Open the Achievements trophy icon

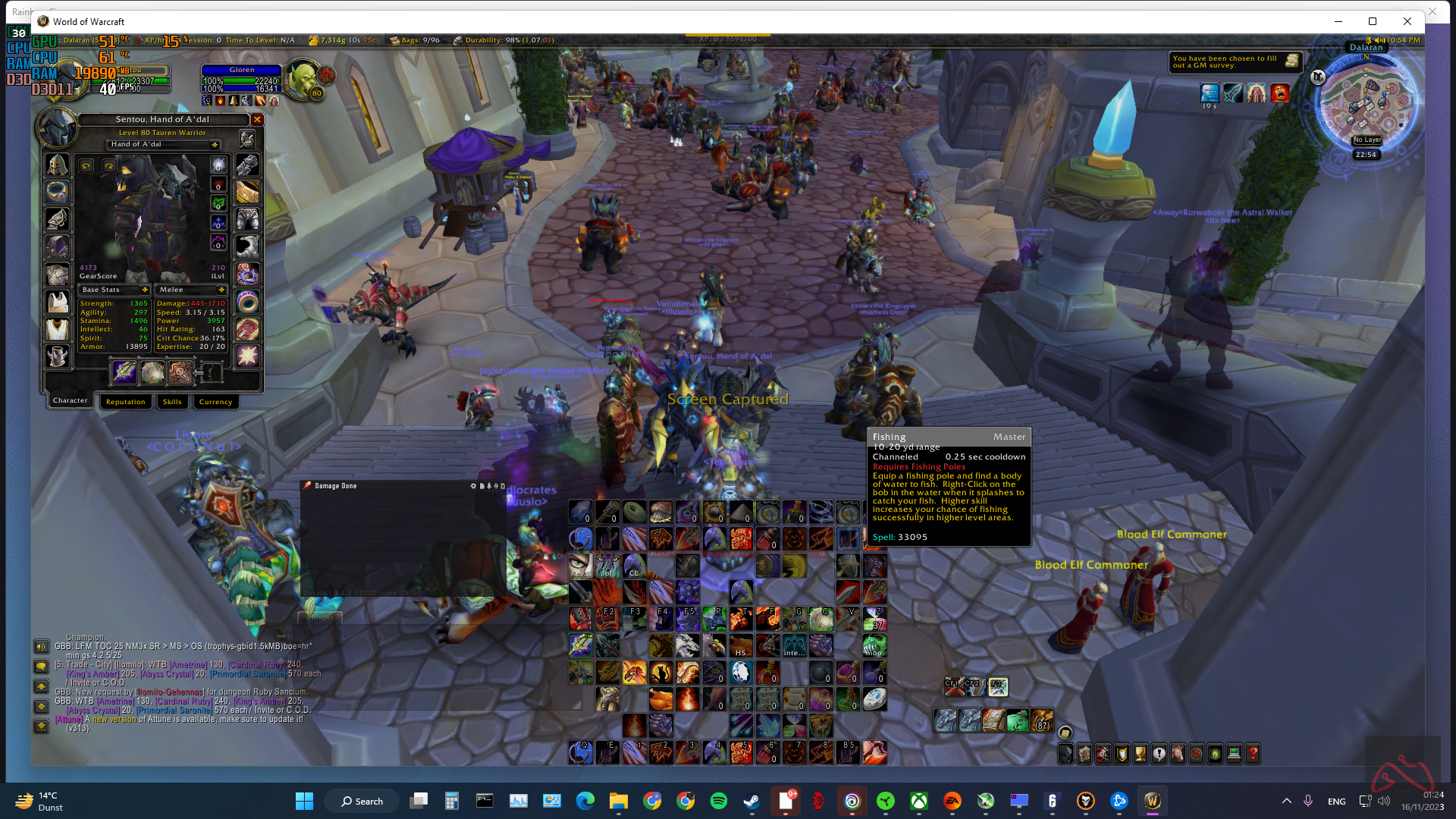click(x=1139, y=755)
